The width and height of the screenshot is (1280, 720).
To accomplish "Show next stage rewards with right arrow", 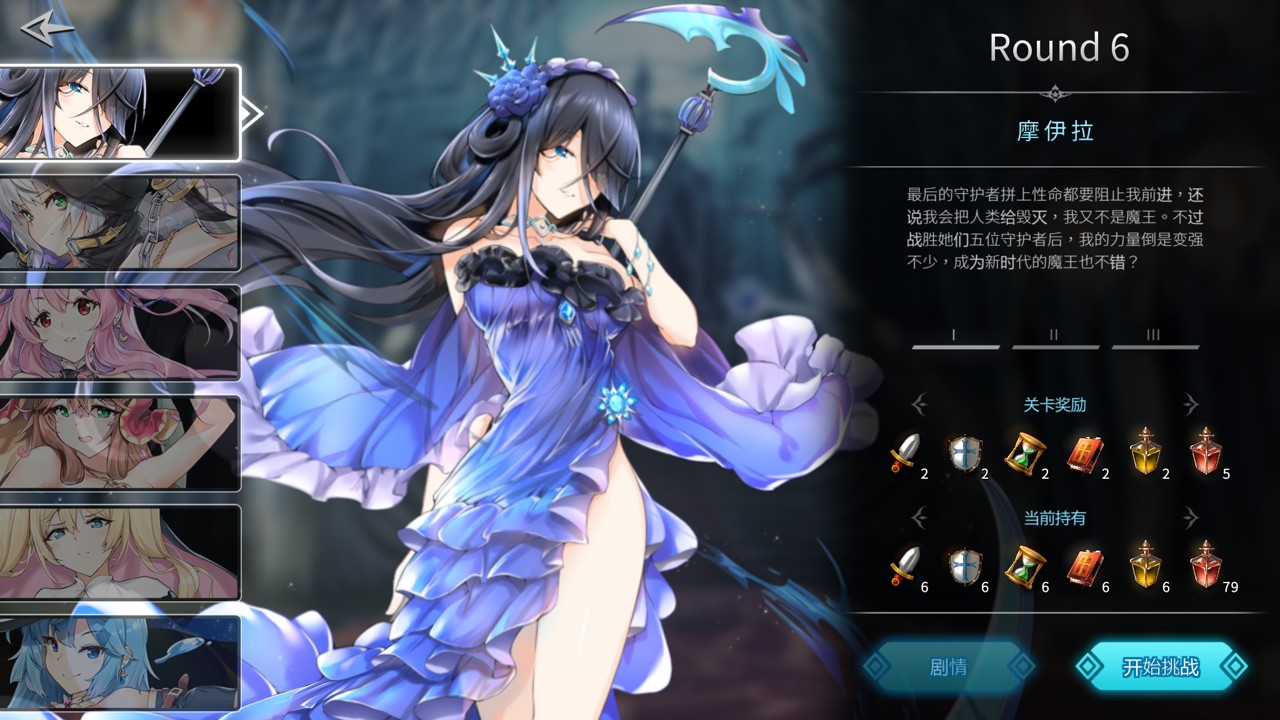I will (1190, 405).
